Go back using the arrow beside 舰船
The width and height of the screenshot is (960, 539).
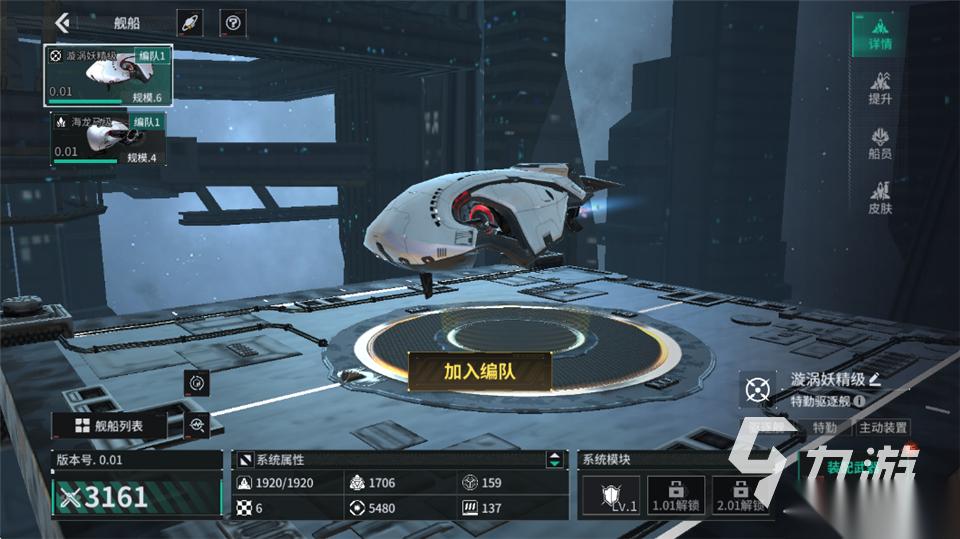coord(63,22)
